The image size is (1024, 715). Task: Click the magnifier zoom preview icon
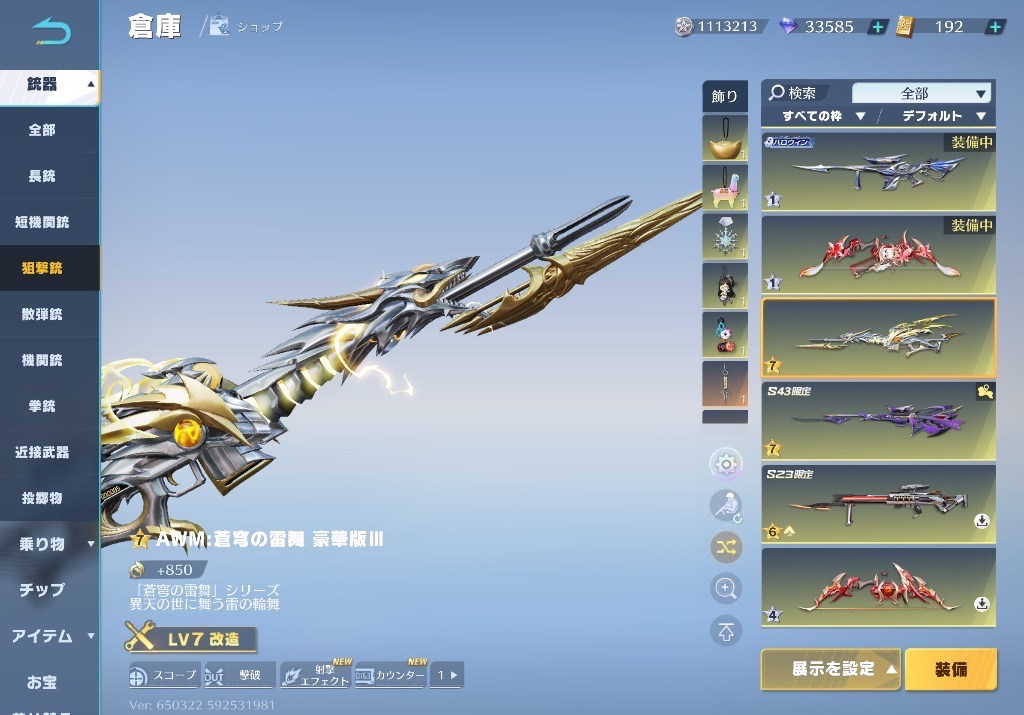tap(726, 588)
